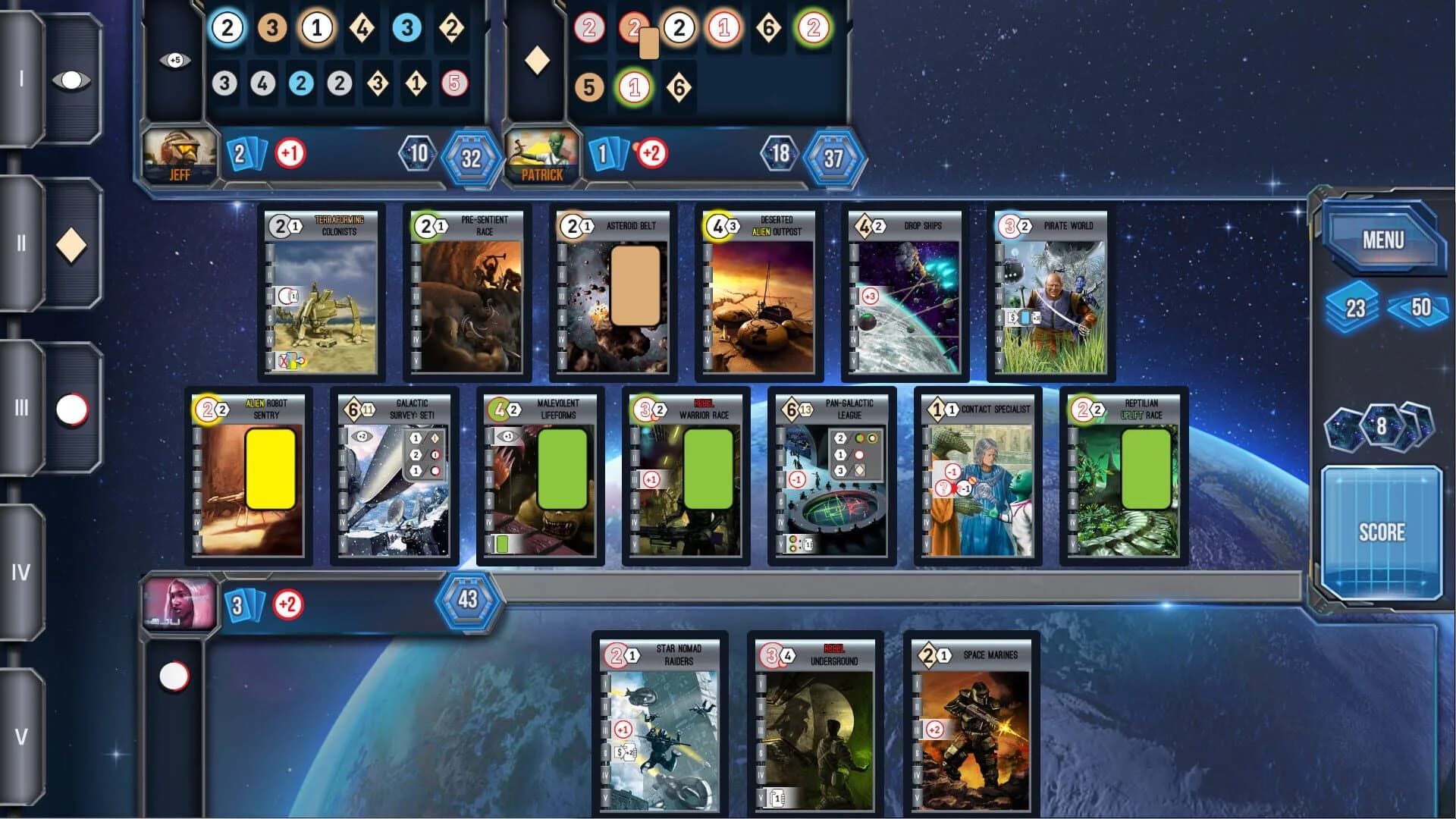
Task: Open the Menu
Action: click(x=1385, y=239)
